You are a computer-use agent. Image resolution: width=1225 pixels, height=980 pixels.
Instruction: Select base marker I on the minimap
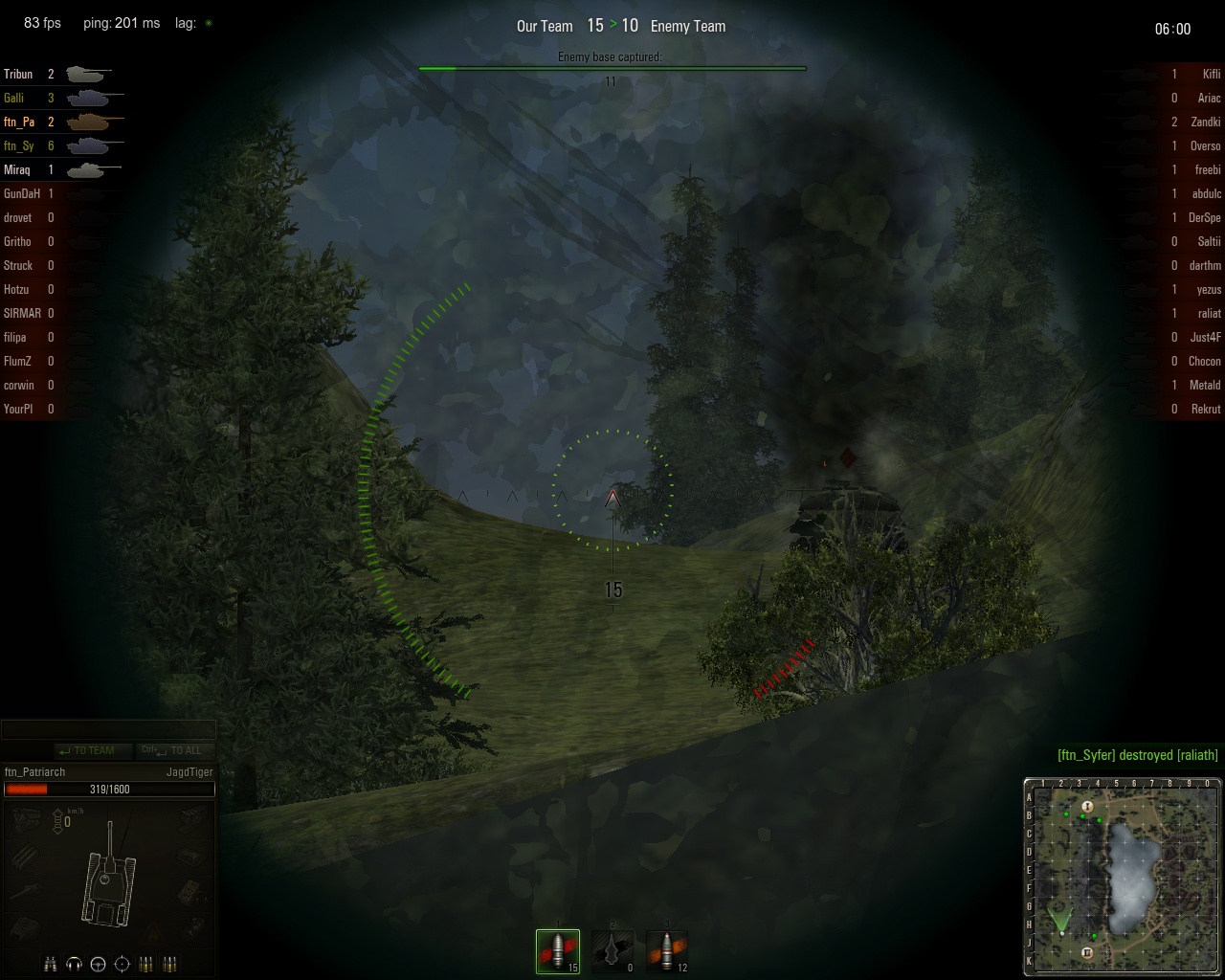pos(1087,807)
